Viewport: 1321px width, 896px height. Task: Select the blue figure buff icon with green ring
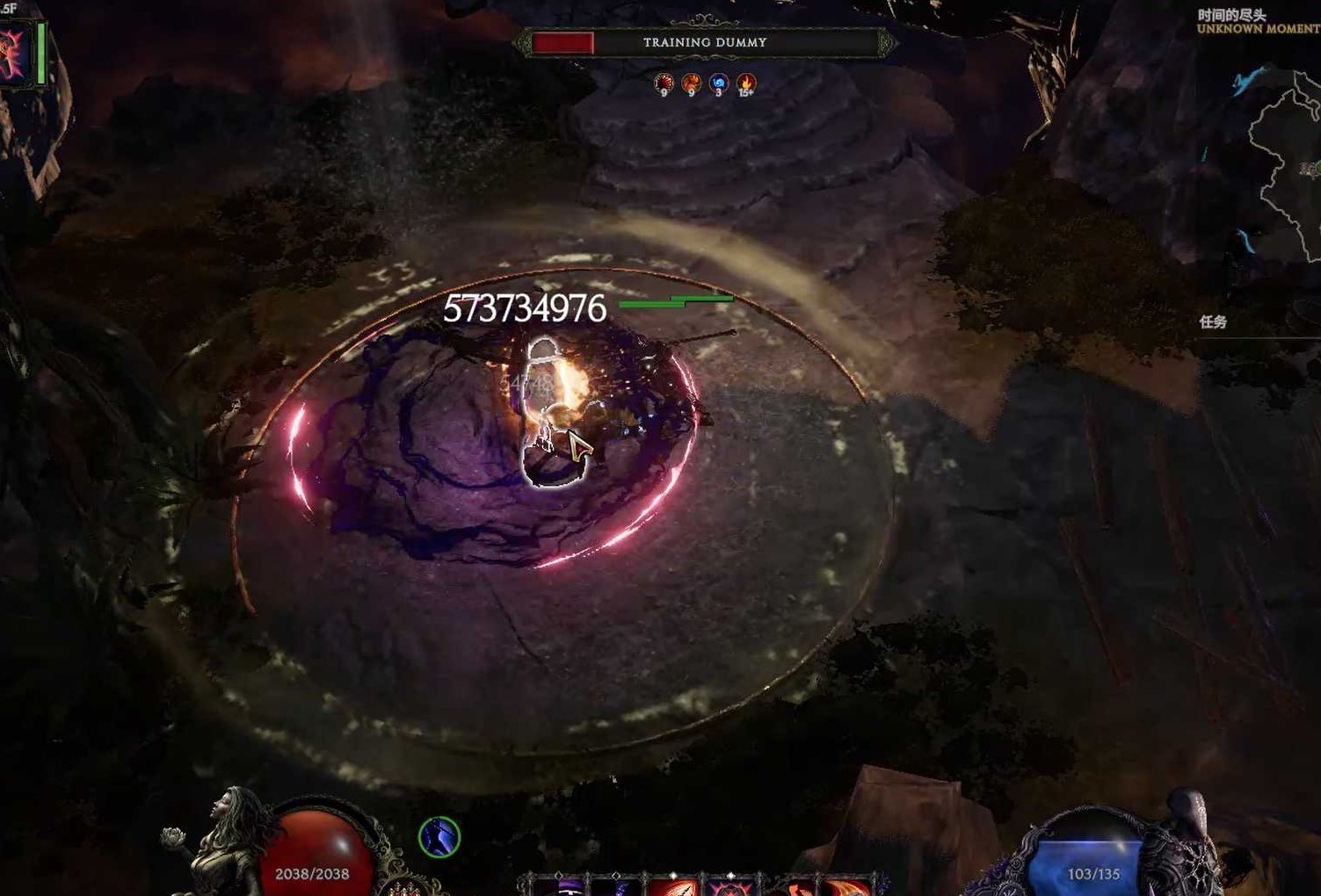point(439,837)
